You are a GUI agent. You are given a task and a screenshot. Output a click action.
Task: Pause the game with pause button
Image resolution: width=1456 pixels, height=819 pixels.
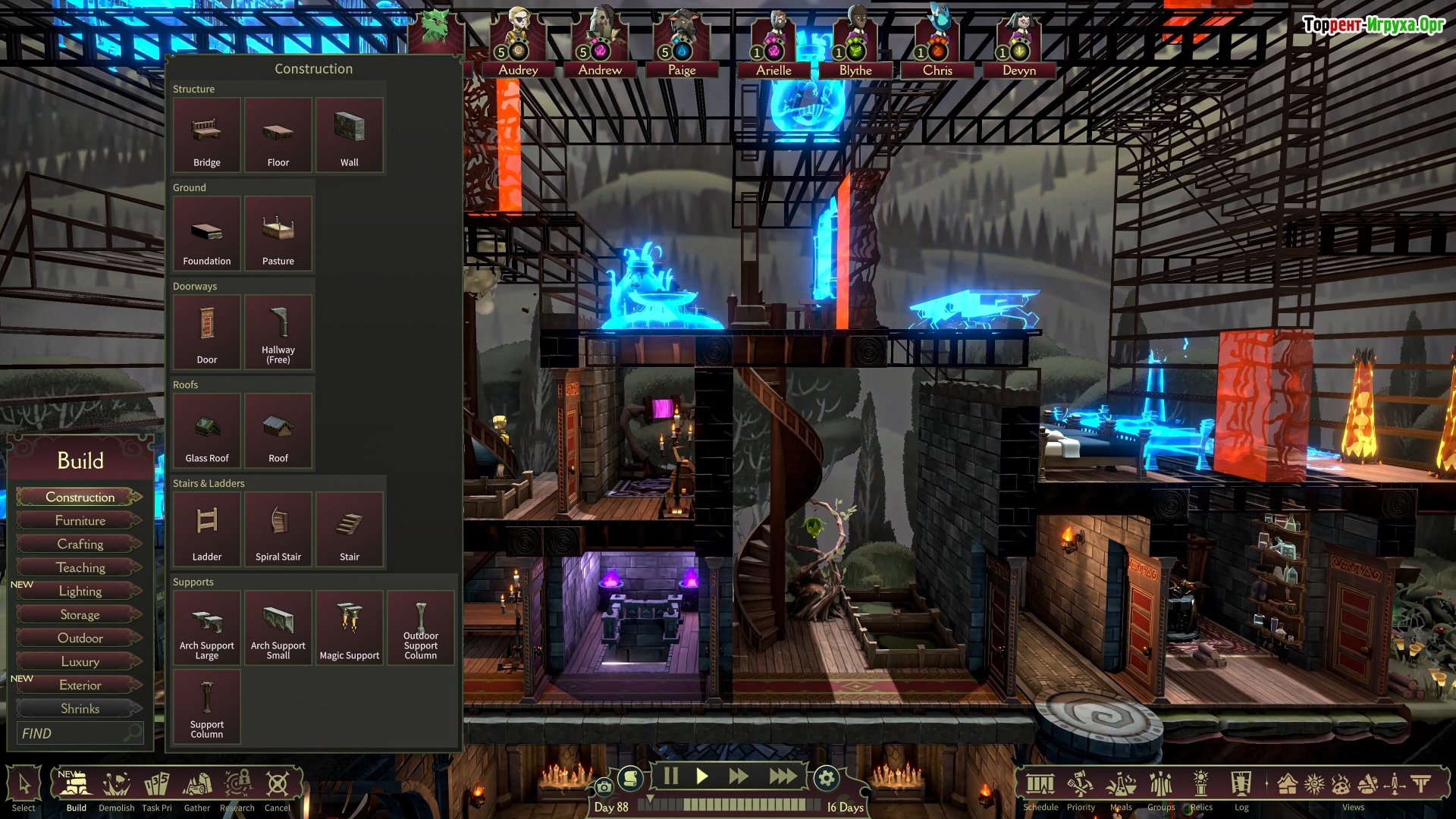670,777
